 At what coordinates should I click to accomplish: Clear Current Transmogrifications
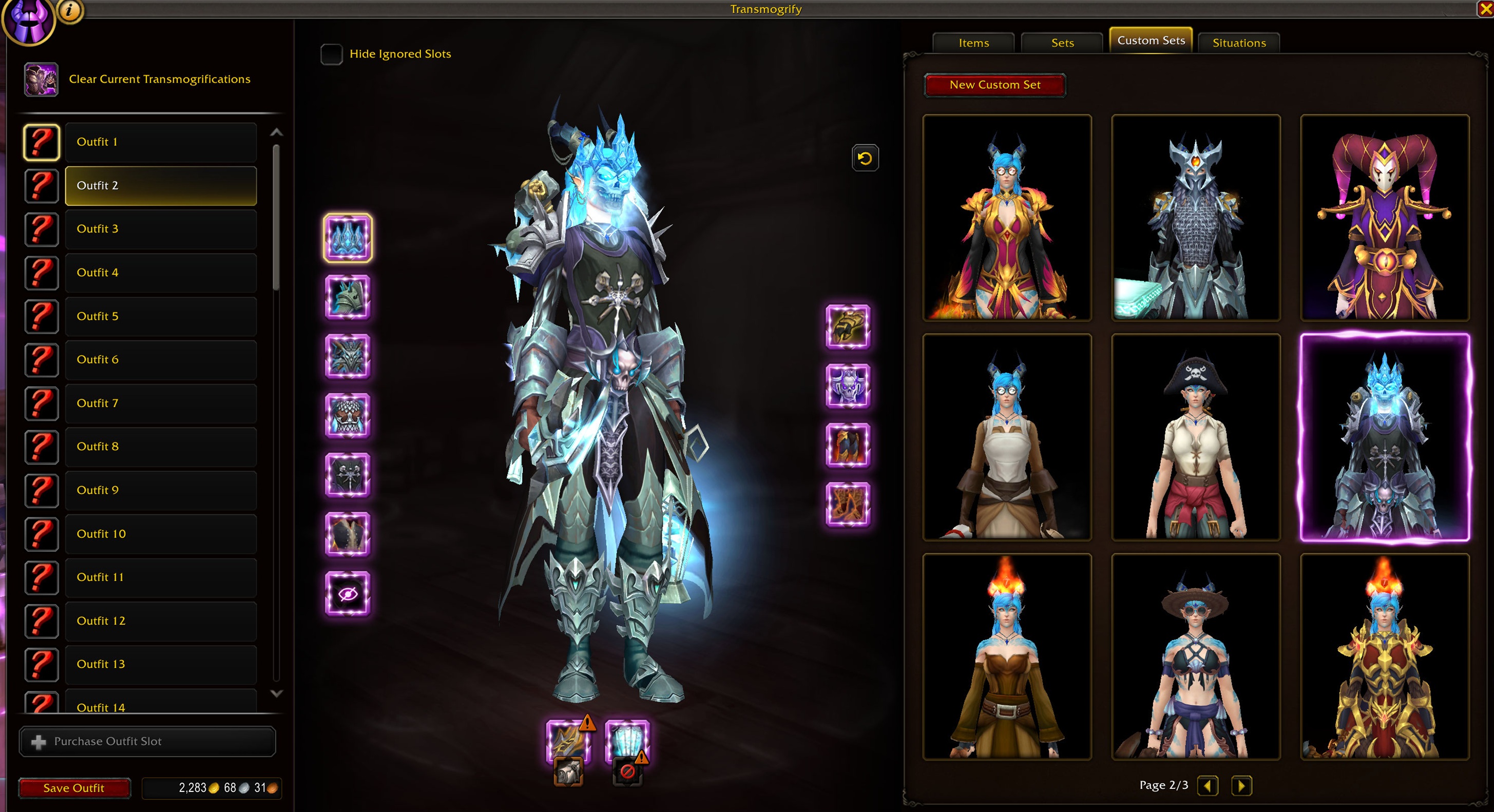[159, 79]
